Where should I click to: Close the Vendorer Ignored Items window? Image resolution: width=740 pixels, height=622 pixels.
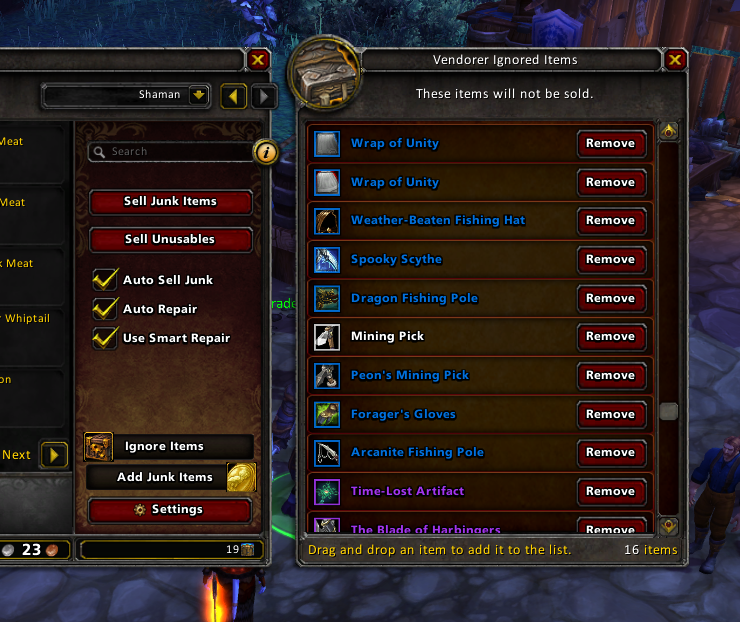click(676, 60)
